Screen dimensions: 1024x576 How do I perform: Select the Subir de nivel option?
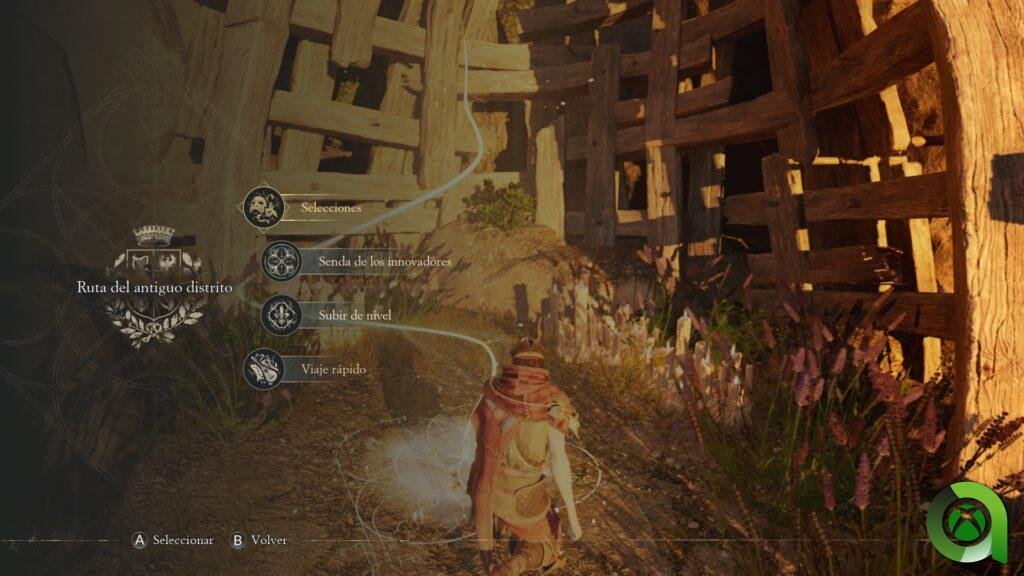click(354, 315)
